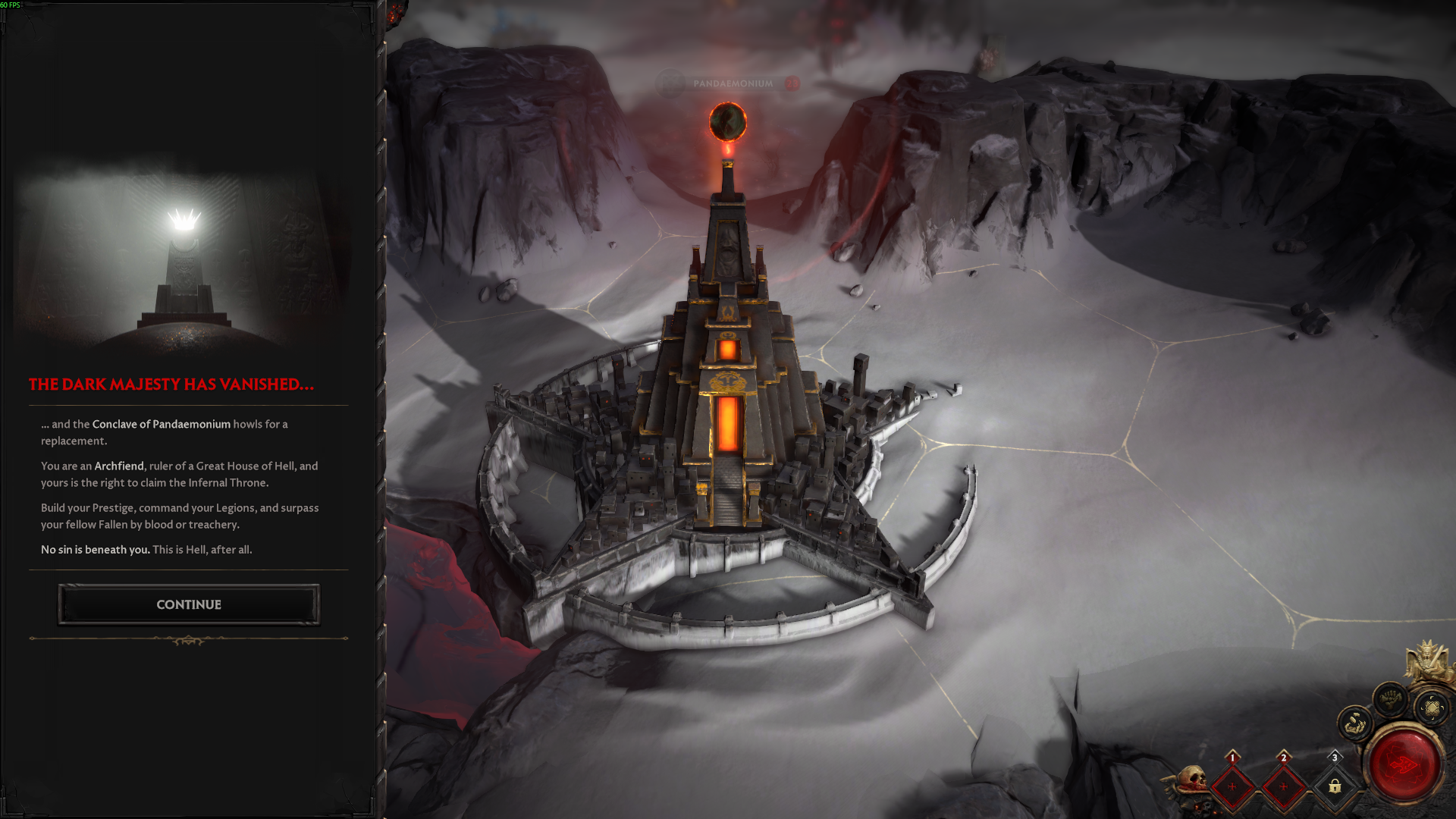Open the coin-catching hand icon button
The width and height of the screenshot is (1456, 819).
pyautogui.click(x=1355, y=724)
